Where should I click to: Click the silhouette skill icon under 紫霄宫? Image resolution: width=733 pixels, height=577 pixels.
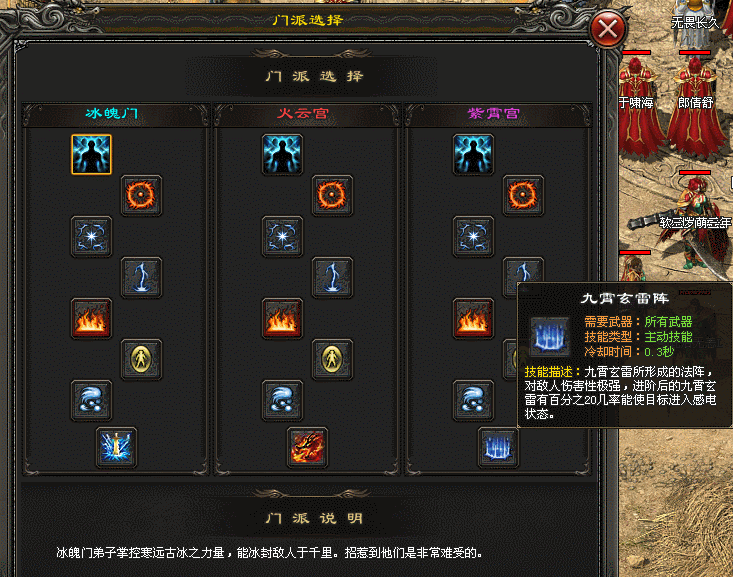tap(473, 155)
